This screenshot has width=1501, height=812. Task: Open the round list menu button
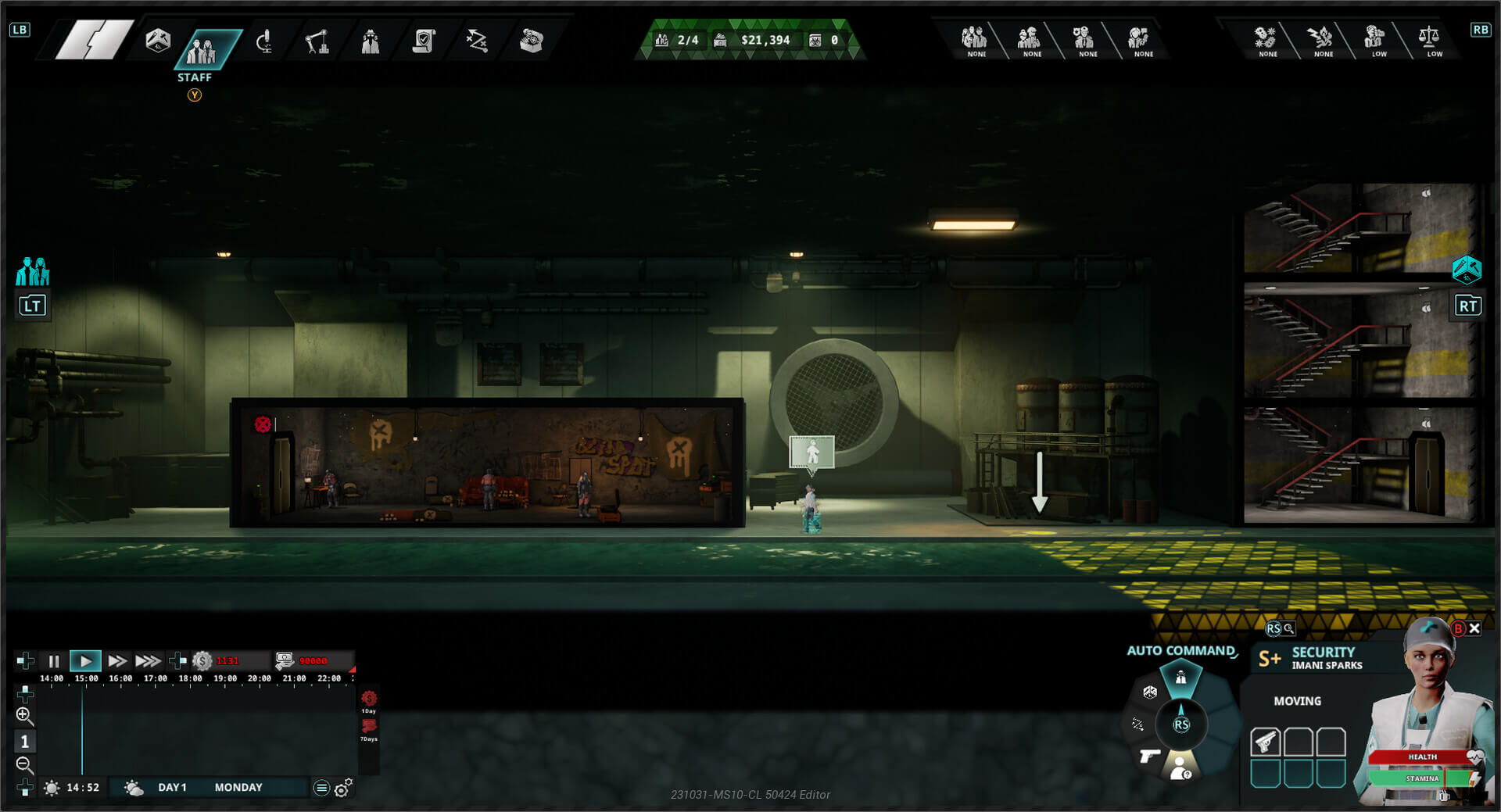click(x=321, y=788)
